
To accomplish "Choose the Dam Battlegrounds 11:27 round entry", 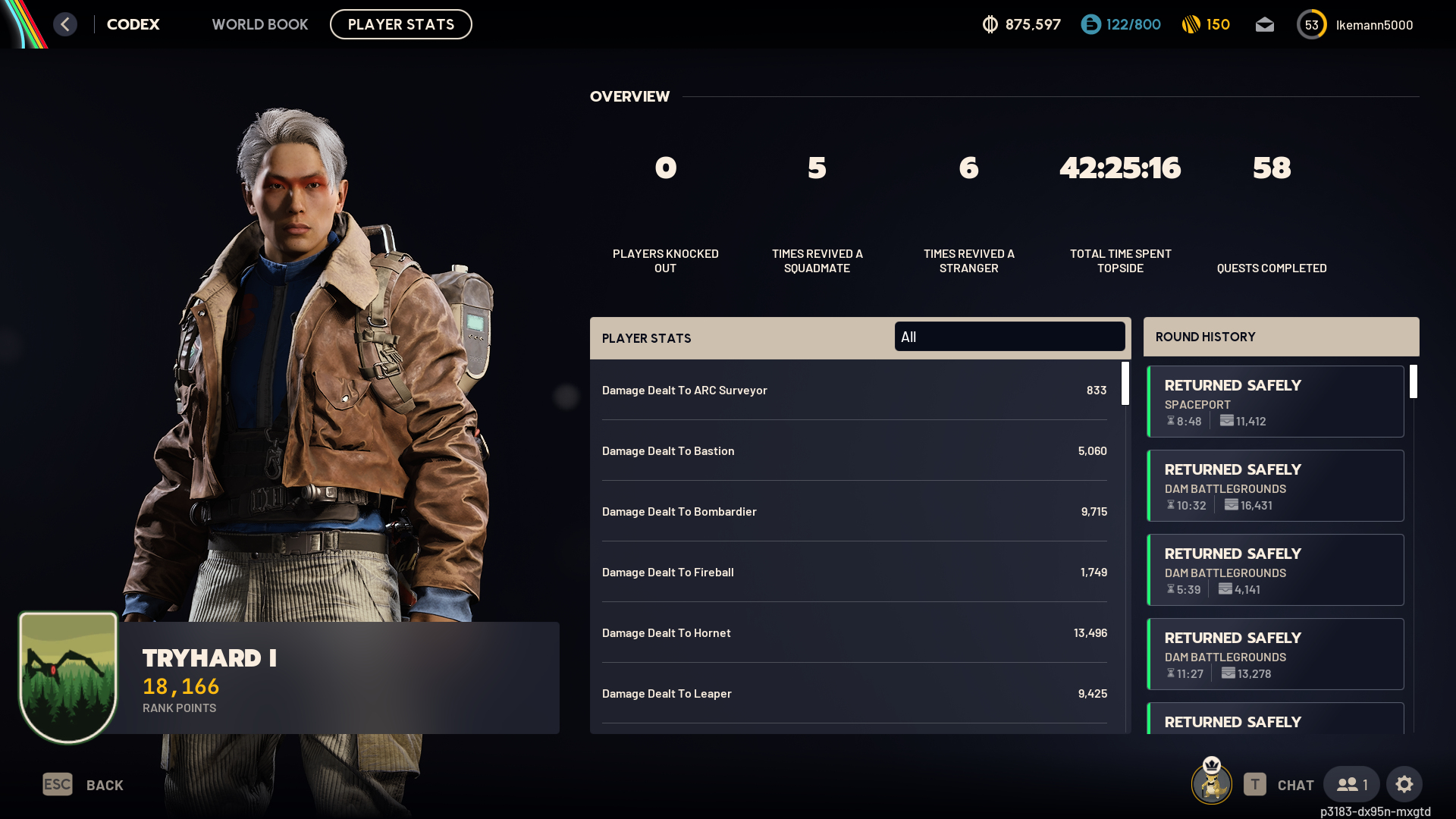I will pyautogui.click(x=1276, y=654).
